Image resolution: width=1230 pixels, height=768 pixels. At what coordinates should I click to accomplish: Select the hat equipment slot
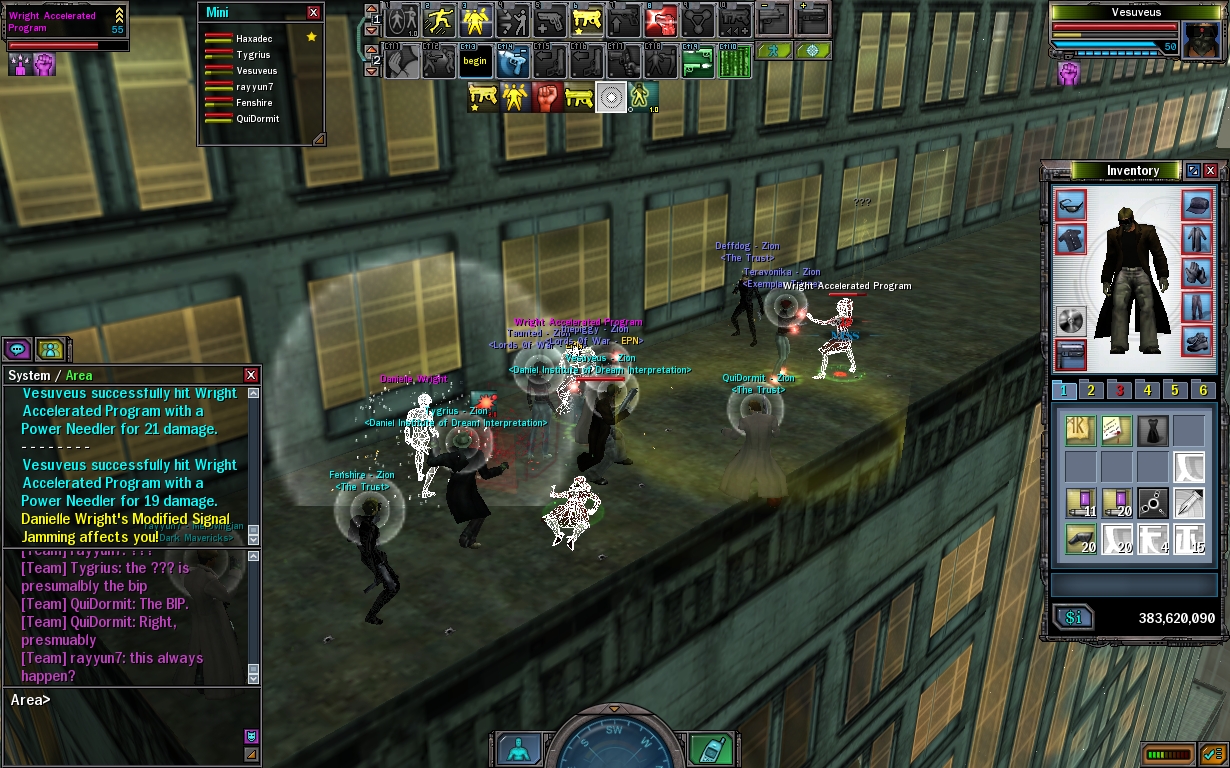pos(1197,206)
